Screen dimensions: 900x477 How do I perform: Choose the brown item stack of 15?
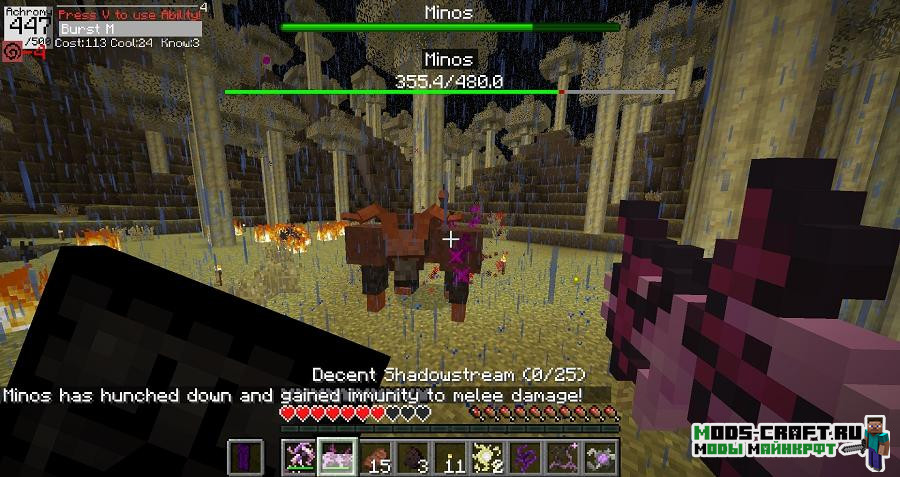pyautogui.click(x=379, y=457)
